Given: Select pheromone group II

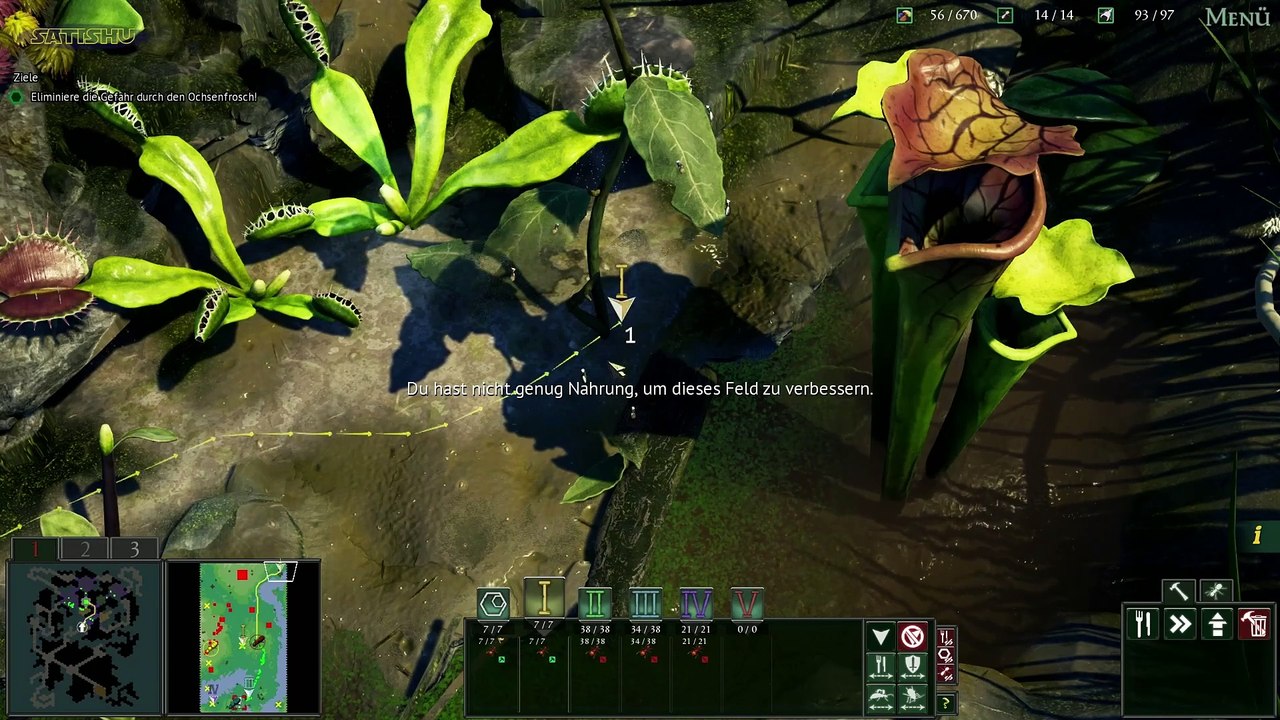Looking at the screenshot, I should point(594,603).
